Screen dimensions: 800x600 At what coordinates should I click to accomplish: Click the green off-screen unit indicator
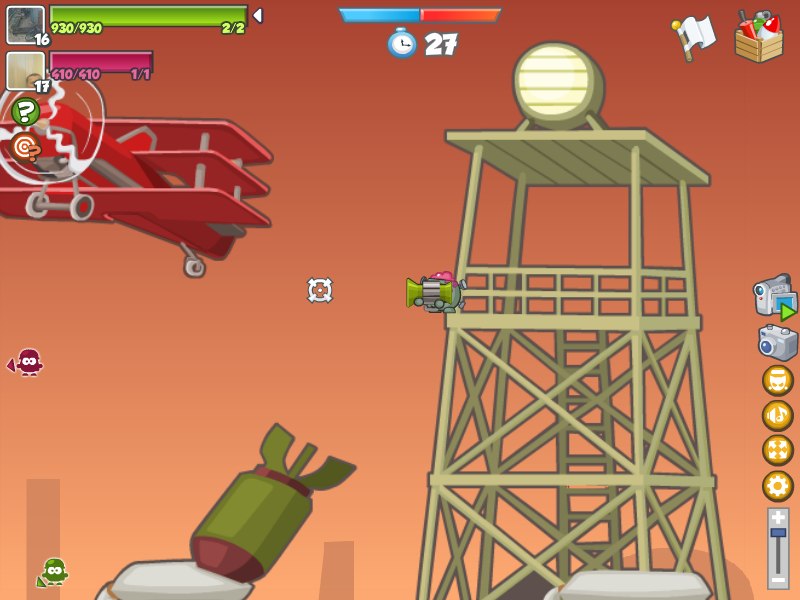tap(52, 572)
